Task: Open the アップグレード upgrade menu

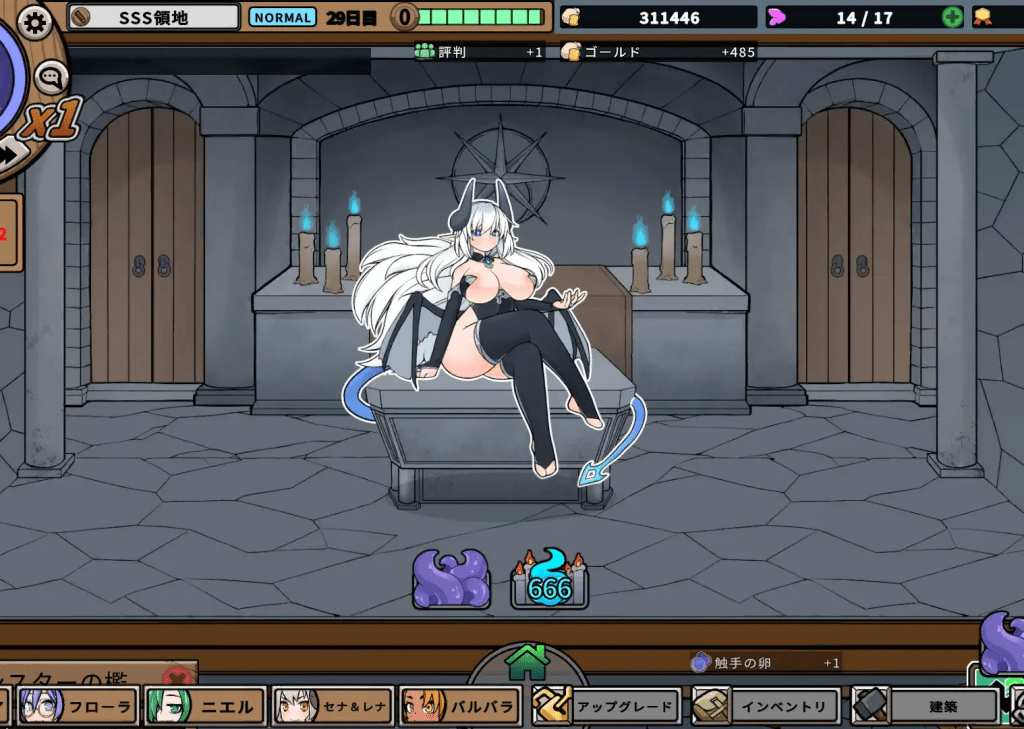Action: [x=606, y=707]
